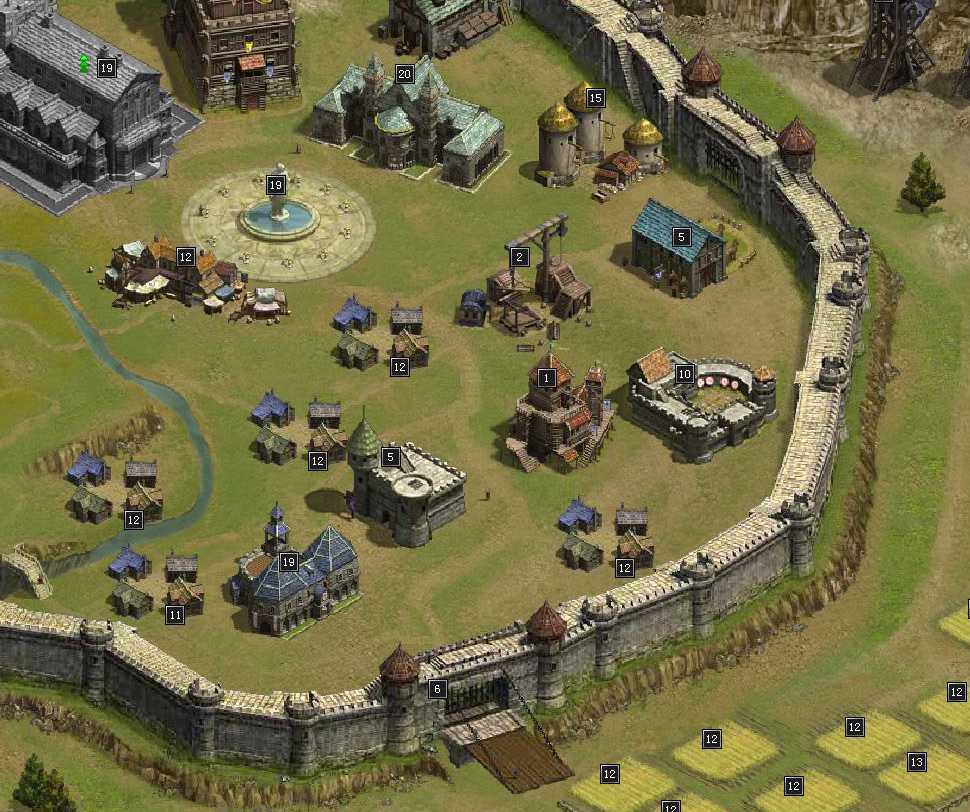Choose the level 19 badge on the blue-roofed manor
This screenshot has width=970, height=812.
289,562
